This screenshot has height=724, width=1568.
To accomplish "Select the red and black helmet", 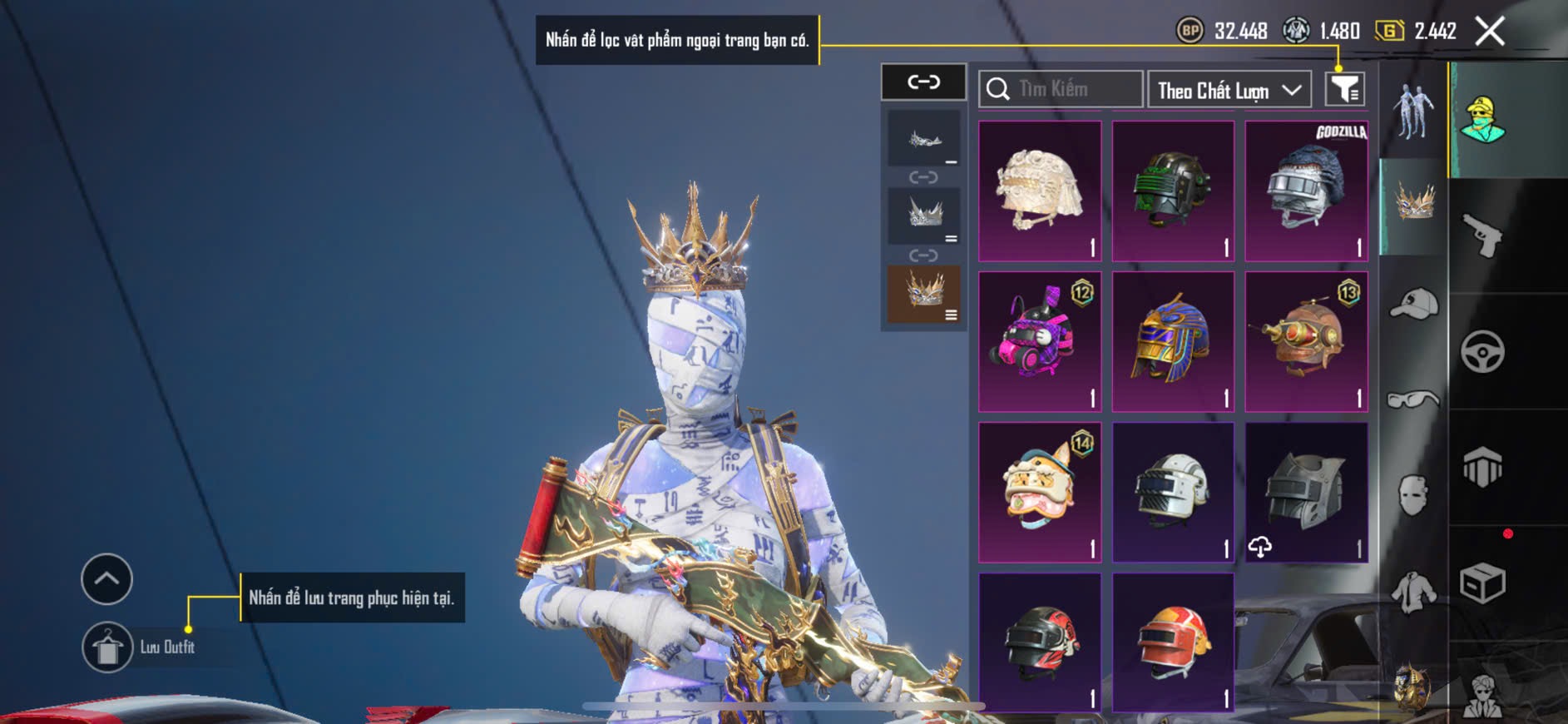I will (x=1040, y=642).
